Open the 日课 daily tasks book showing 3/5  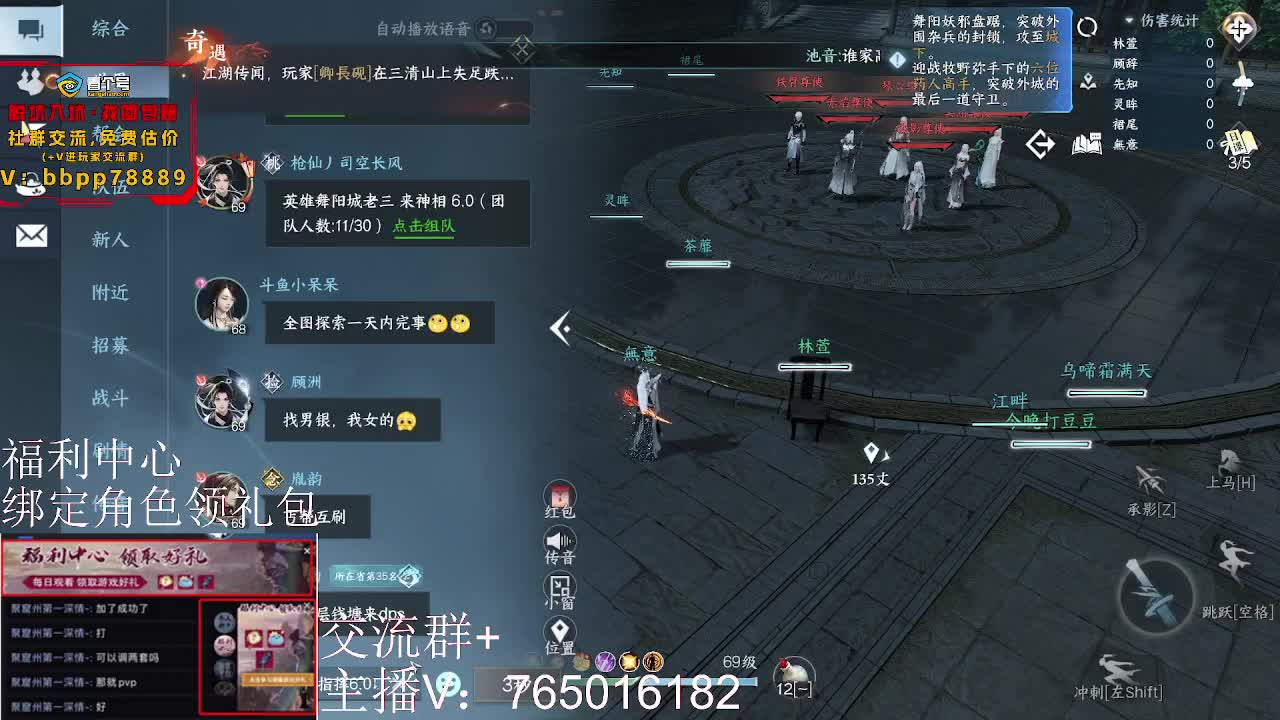(x=1239, y=142)
